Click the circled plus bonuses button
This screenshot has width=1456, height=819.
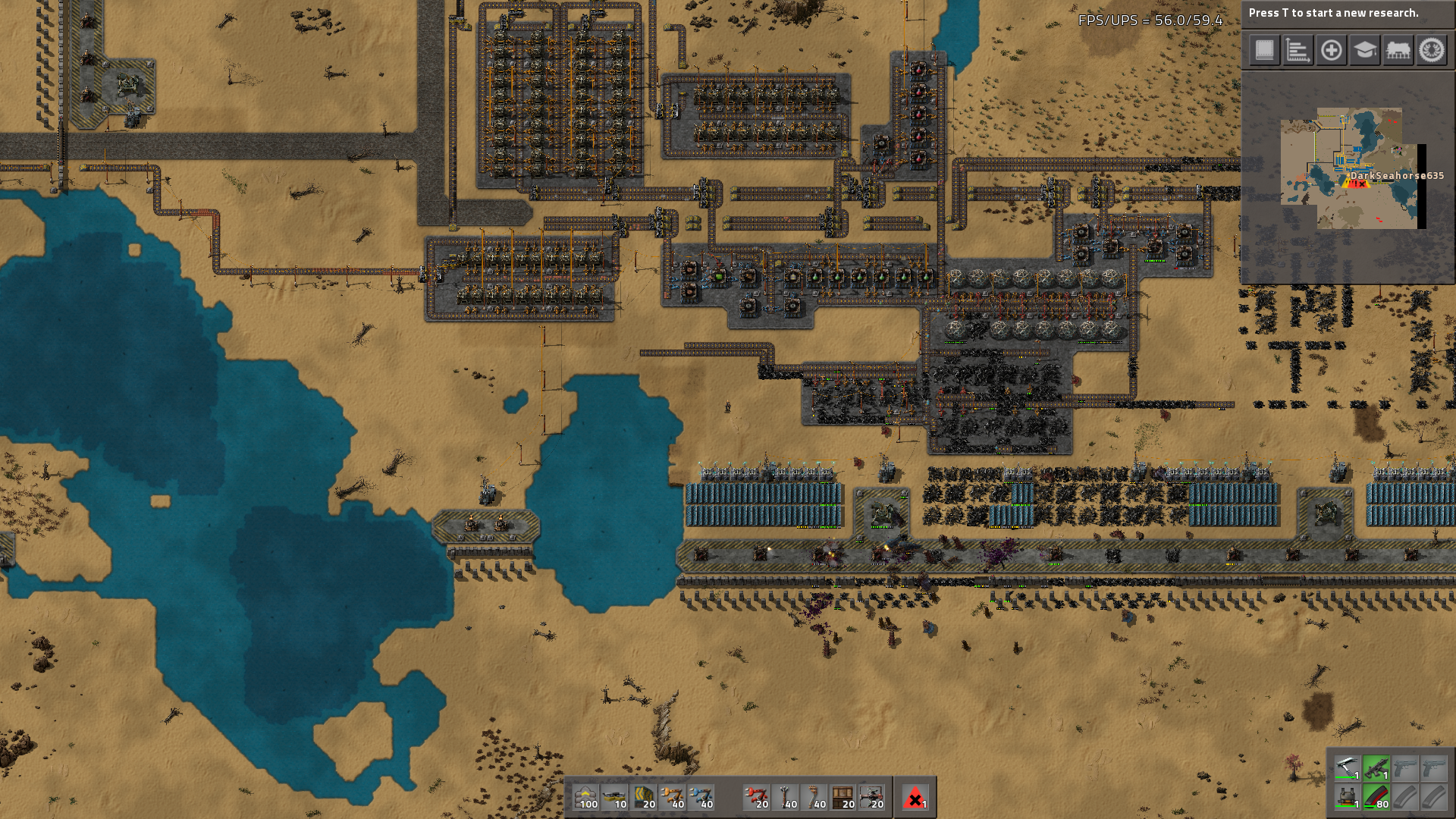[x=1331, y=51]
